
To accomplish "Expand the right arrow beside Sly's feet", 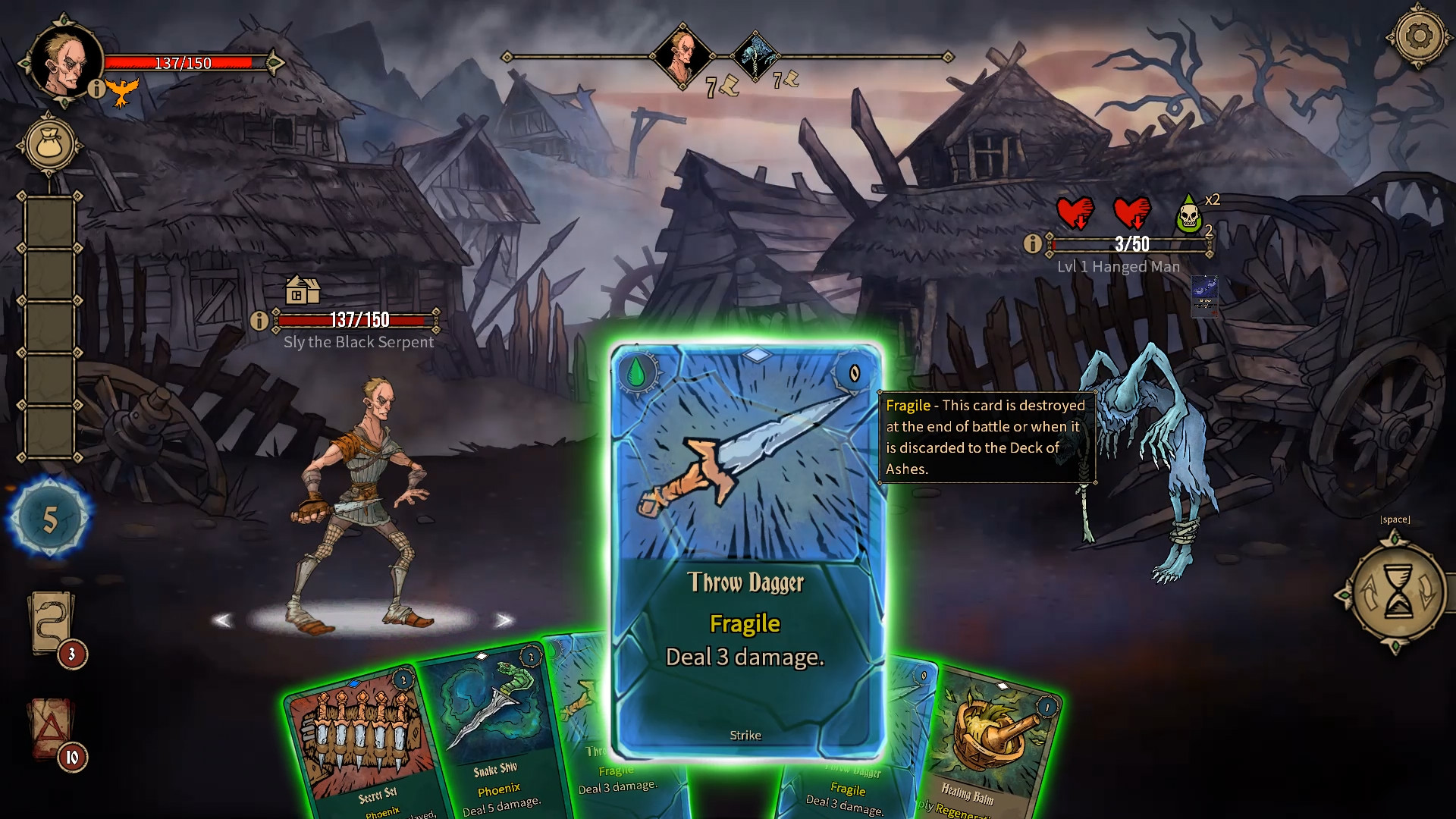I will (503, 620).
